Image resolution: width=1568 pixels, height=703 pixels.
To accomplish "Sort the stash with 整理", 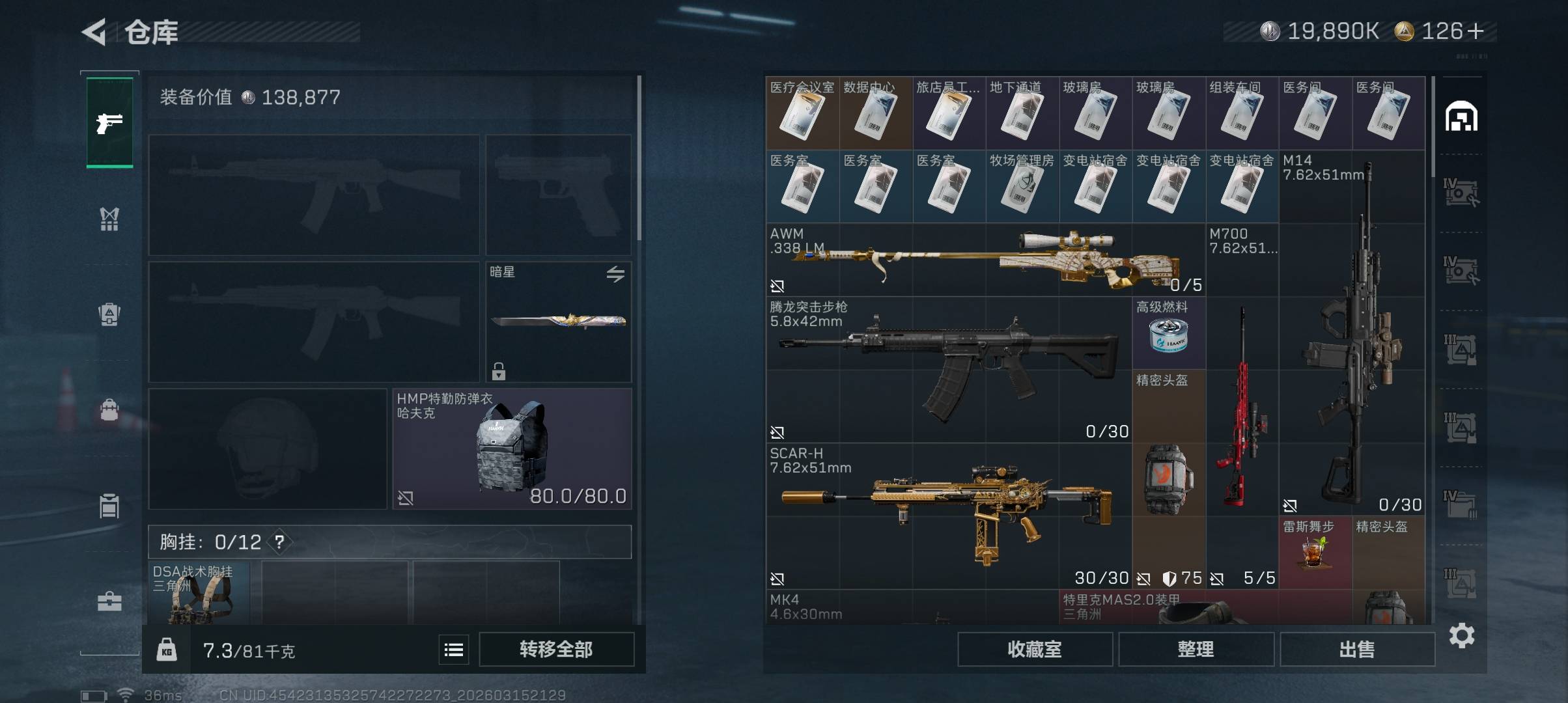I will pyautogui.click(x=1196, y=649).
